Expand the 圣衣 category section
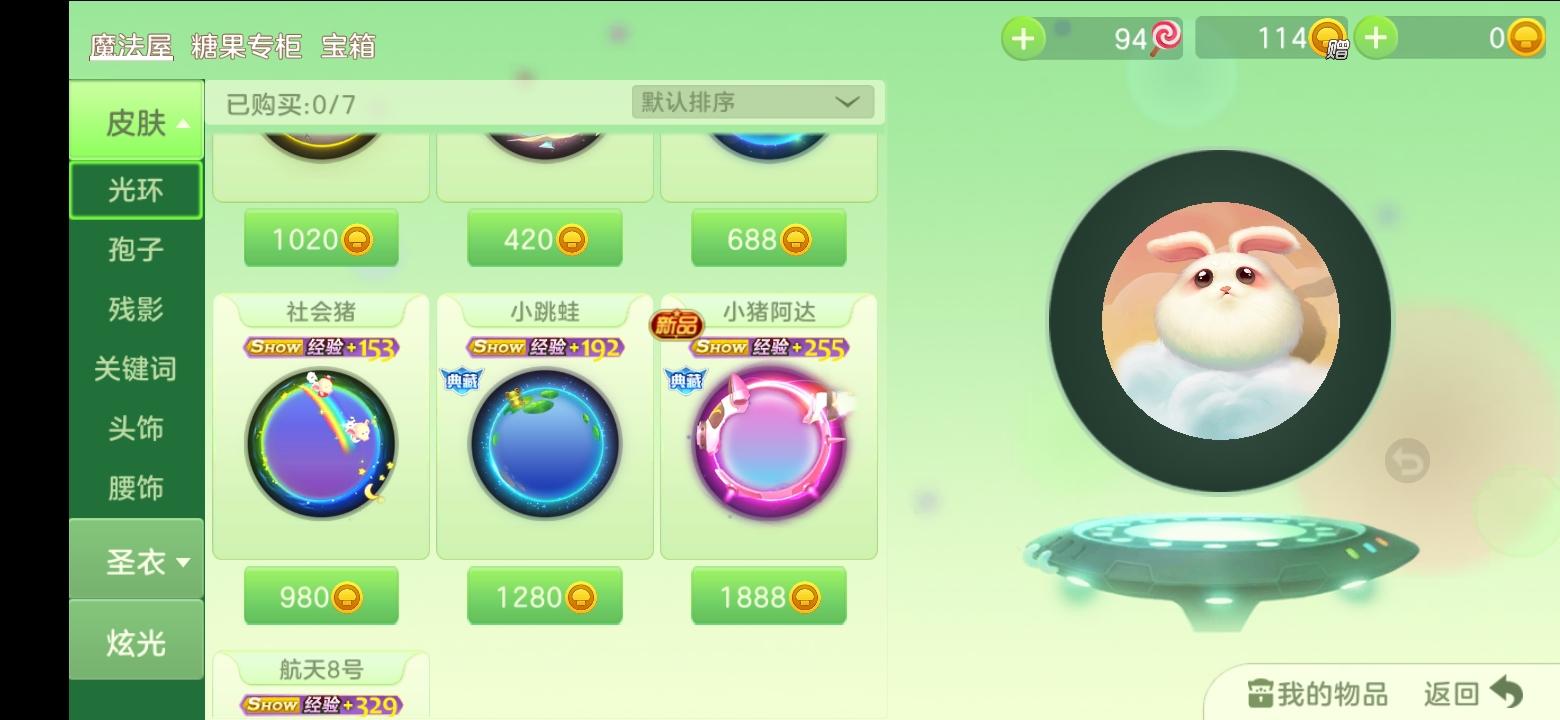 coord(136,560)
